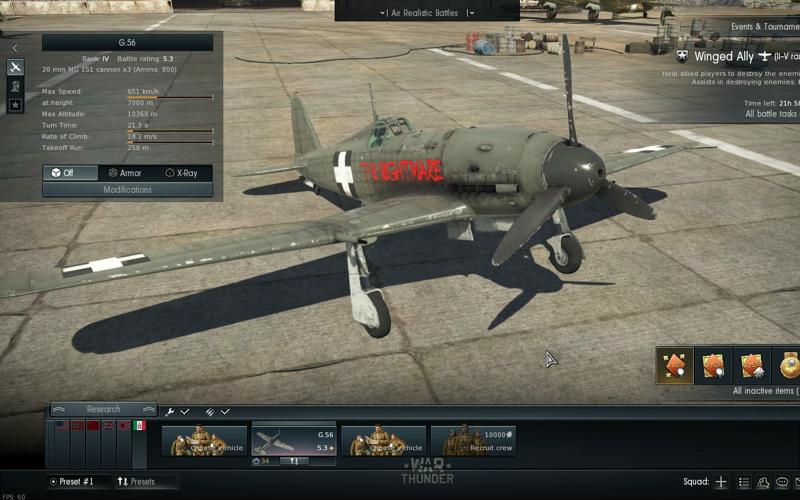The image size is (800, 500).
Task: Collapse the vehicle info panel with the arrow
Action: (15, 47)
